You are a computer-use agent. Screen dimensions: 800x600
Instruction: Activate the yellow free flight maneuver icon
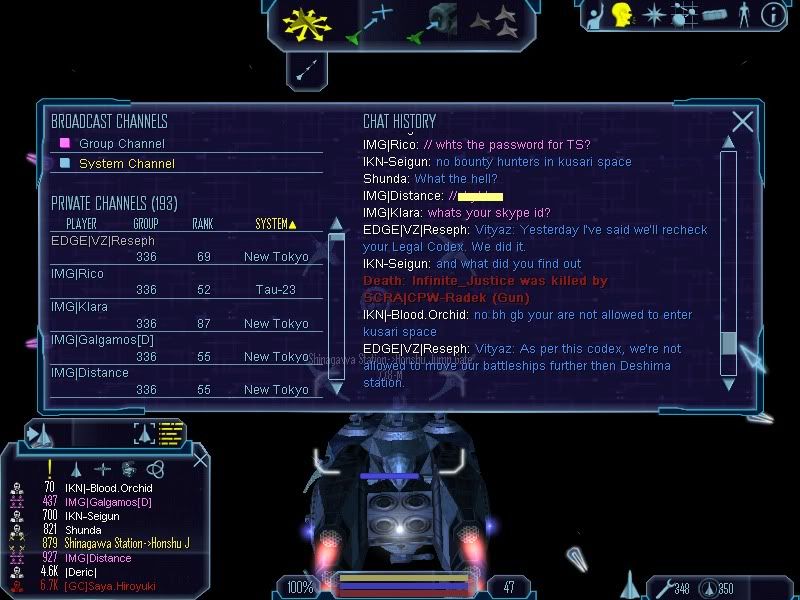tap(308, 22)
